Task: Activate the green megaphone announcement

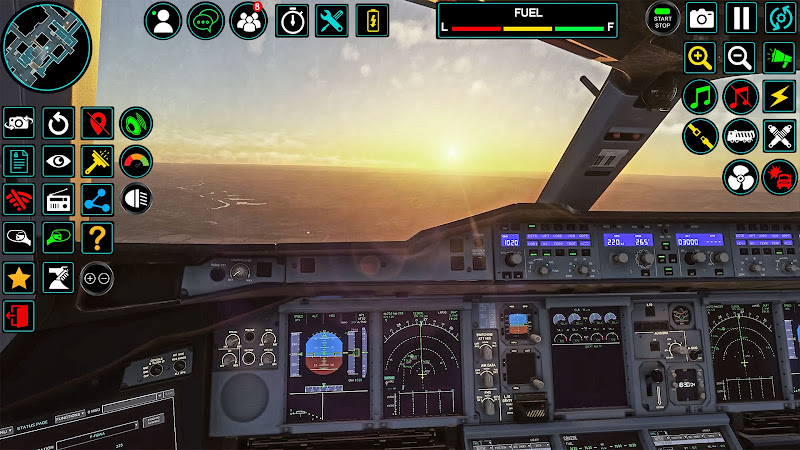Action: [780, 58]
